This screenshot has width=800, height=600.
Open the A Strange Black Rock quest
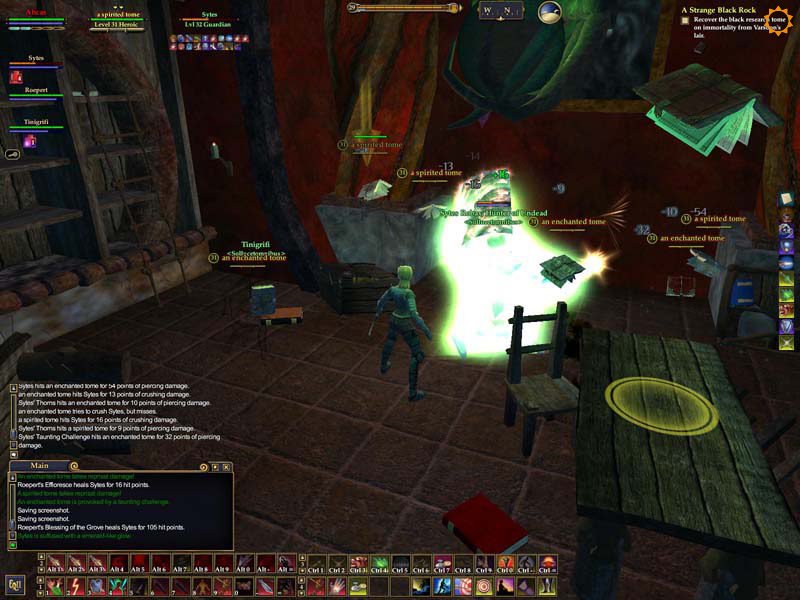(x=718, y=10)
